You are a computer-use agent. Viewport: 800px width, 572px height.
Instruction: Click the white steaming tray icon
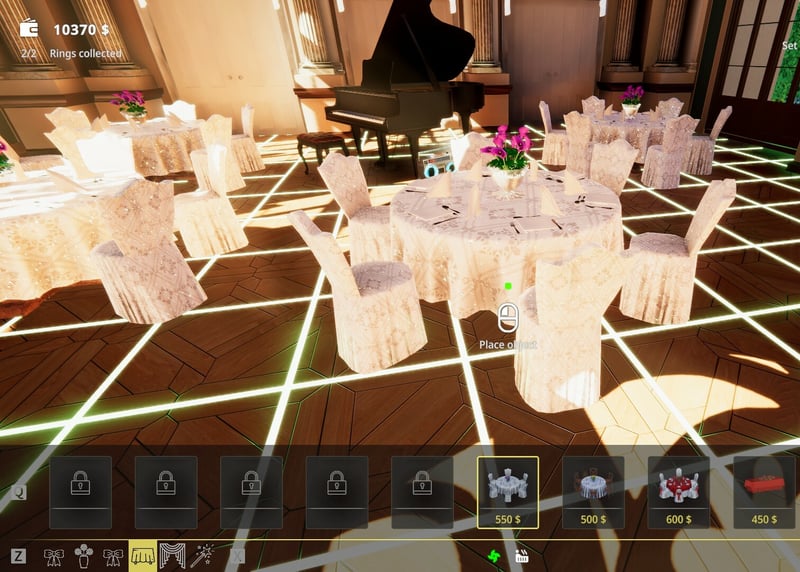coord(521,556)
